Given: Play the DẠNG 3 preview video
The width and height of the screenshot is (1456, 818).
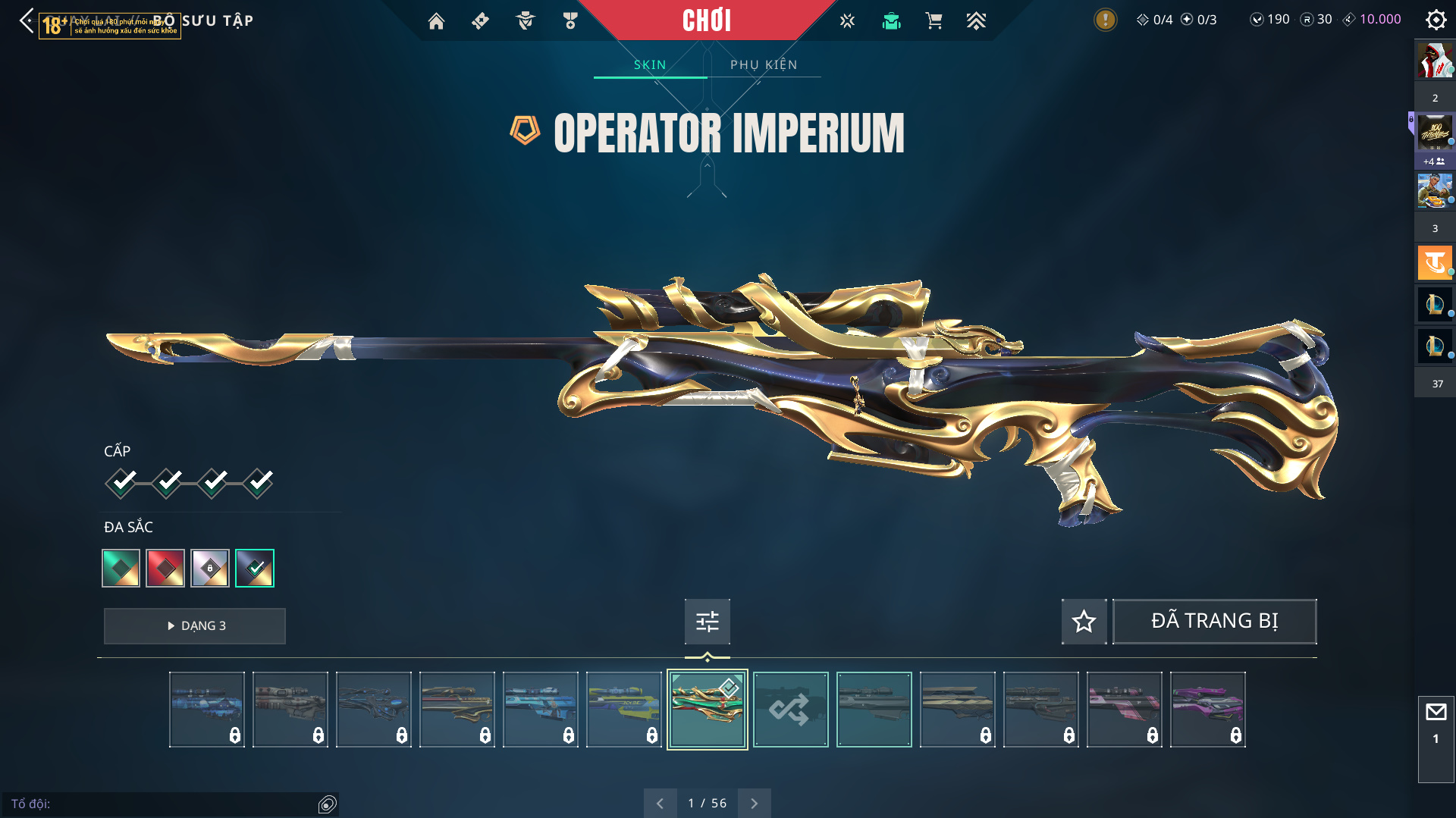Looking at the screenshot, I should coord(195,626).
